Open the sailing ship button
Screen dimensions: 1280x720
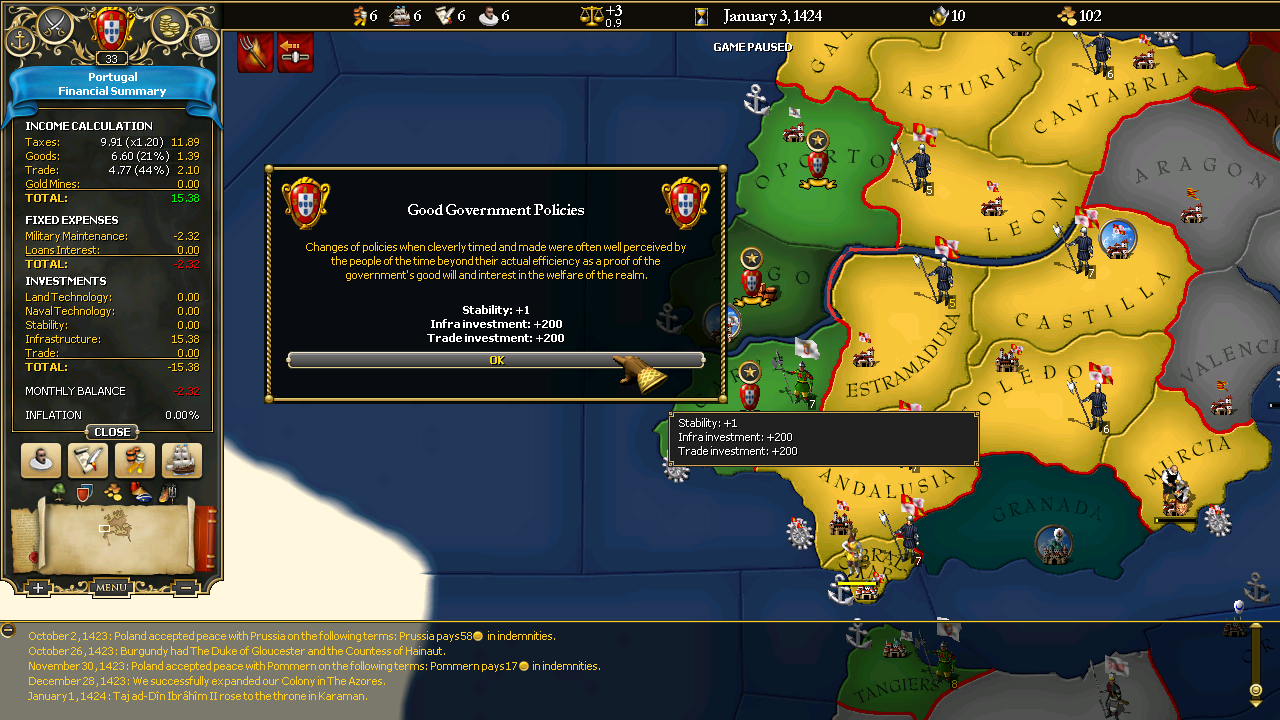coord(182,461)
